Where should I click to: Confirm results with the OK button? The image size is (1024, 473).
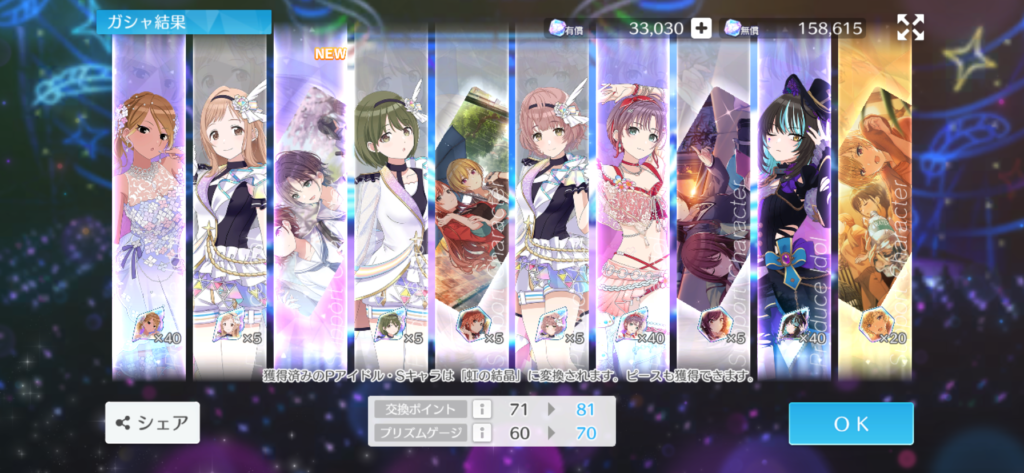coord(850,423)
